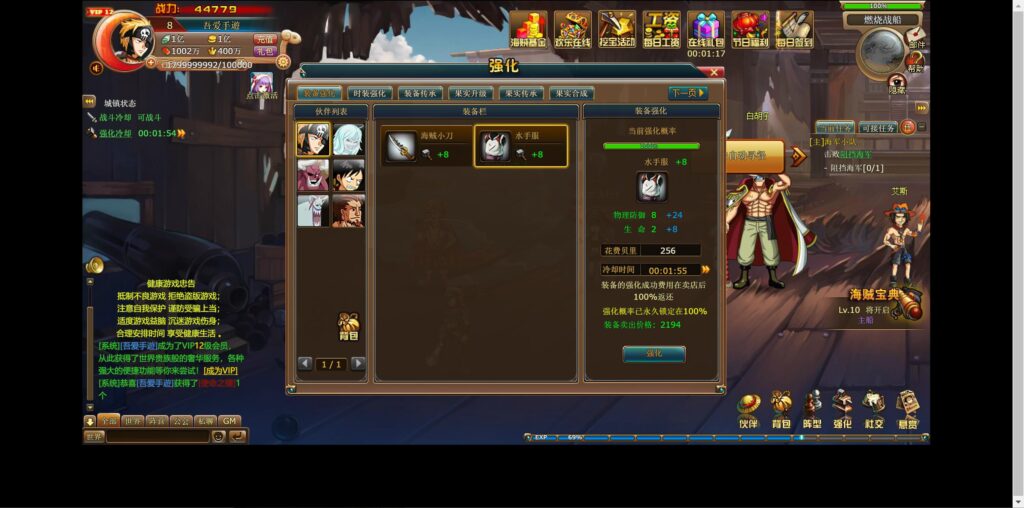Open the 装备传承 tab
This screenshot has height=508, width=1024.
pyautogui.click(x=420, y=93)
